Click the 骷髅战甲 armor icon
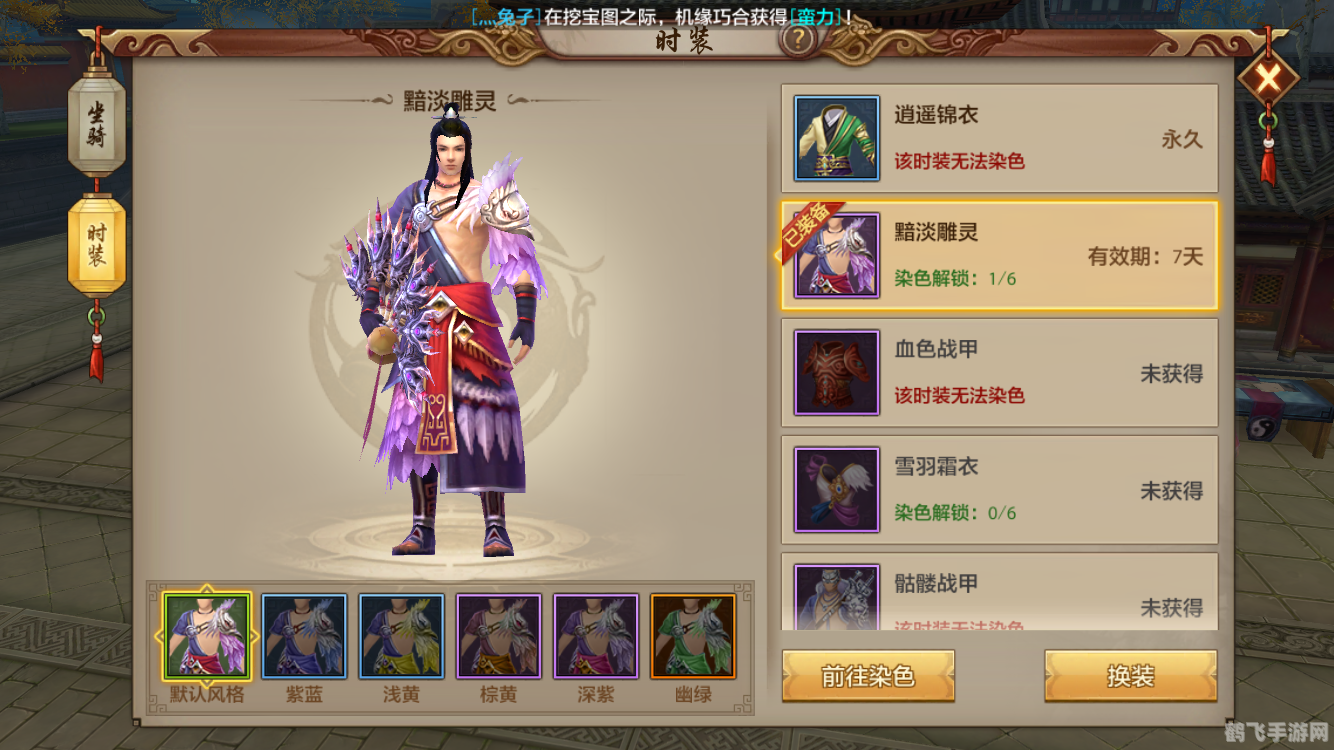This screenshot has width=1334, height=750. [836, 597]
